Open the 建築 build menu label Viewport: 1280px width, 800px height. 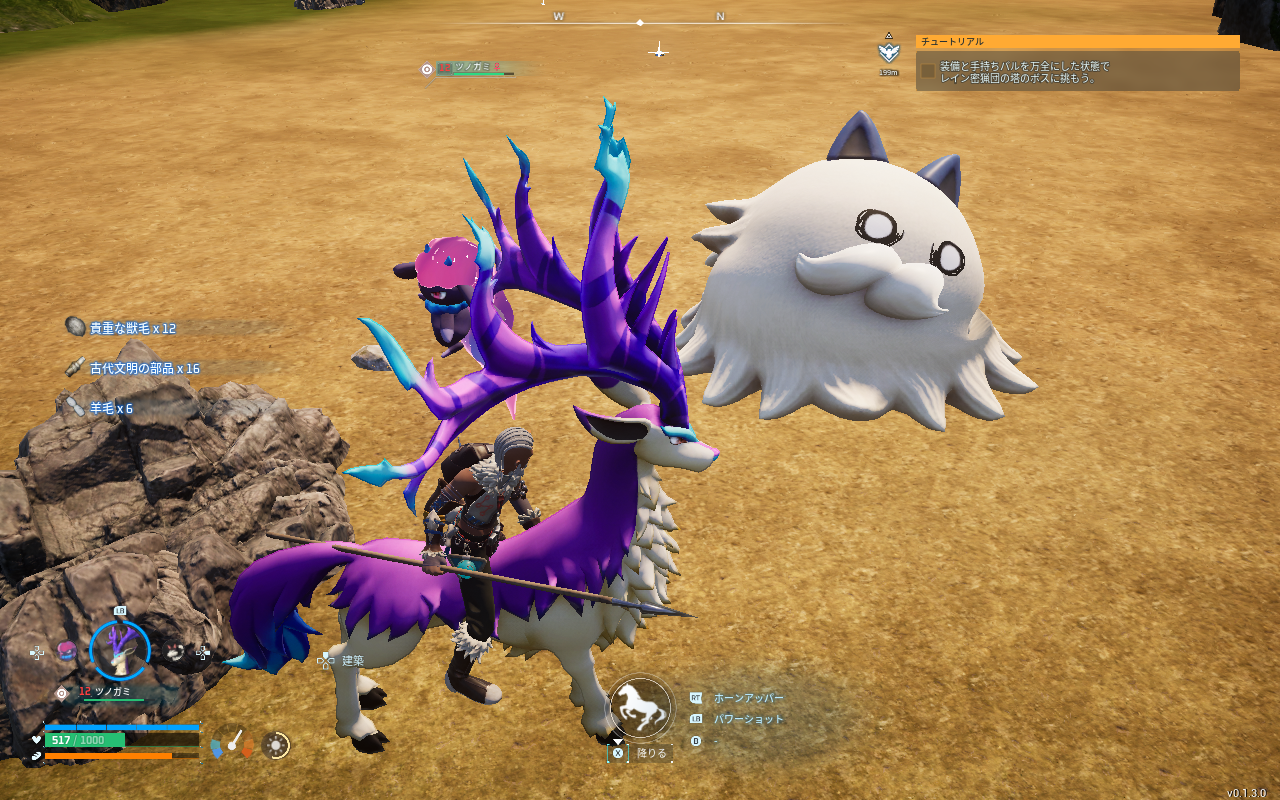point(352,661)
